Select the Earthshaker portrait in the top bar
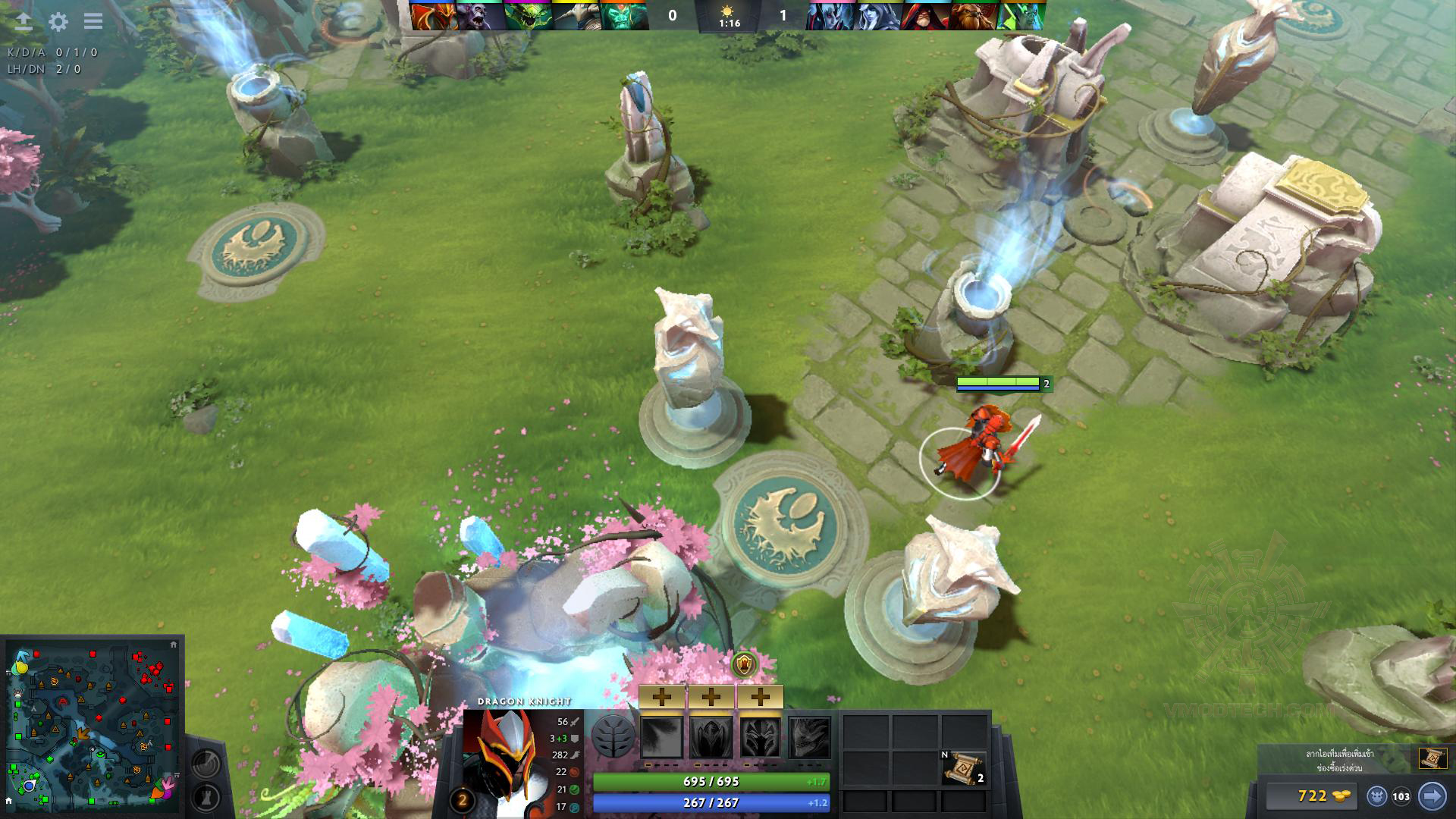 tap(974, 16)
